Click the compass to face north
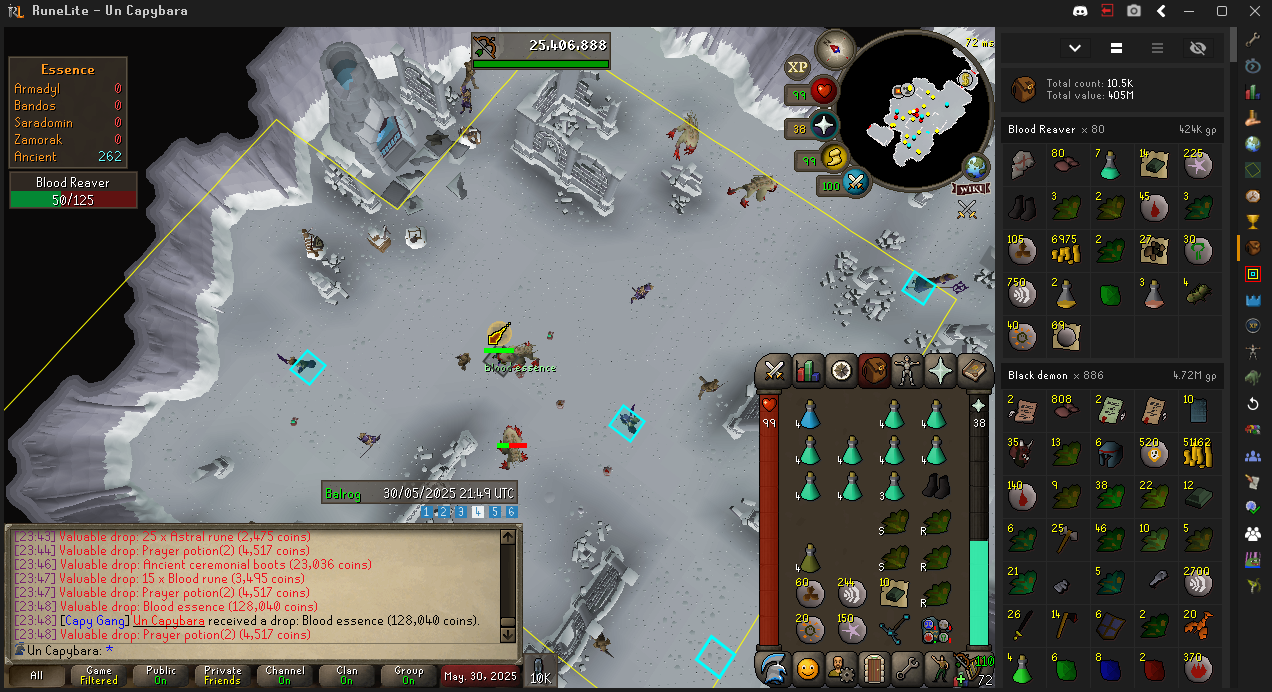This screenshot has width=1272, height=692. [834, 47]
